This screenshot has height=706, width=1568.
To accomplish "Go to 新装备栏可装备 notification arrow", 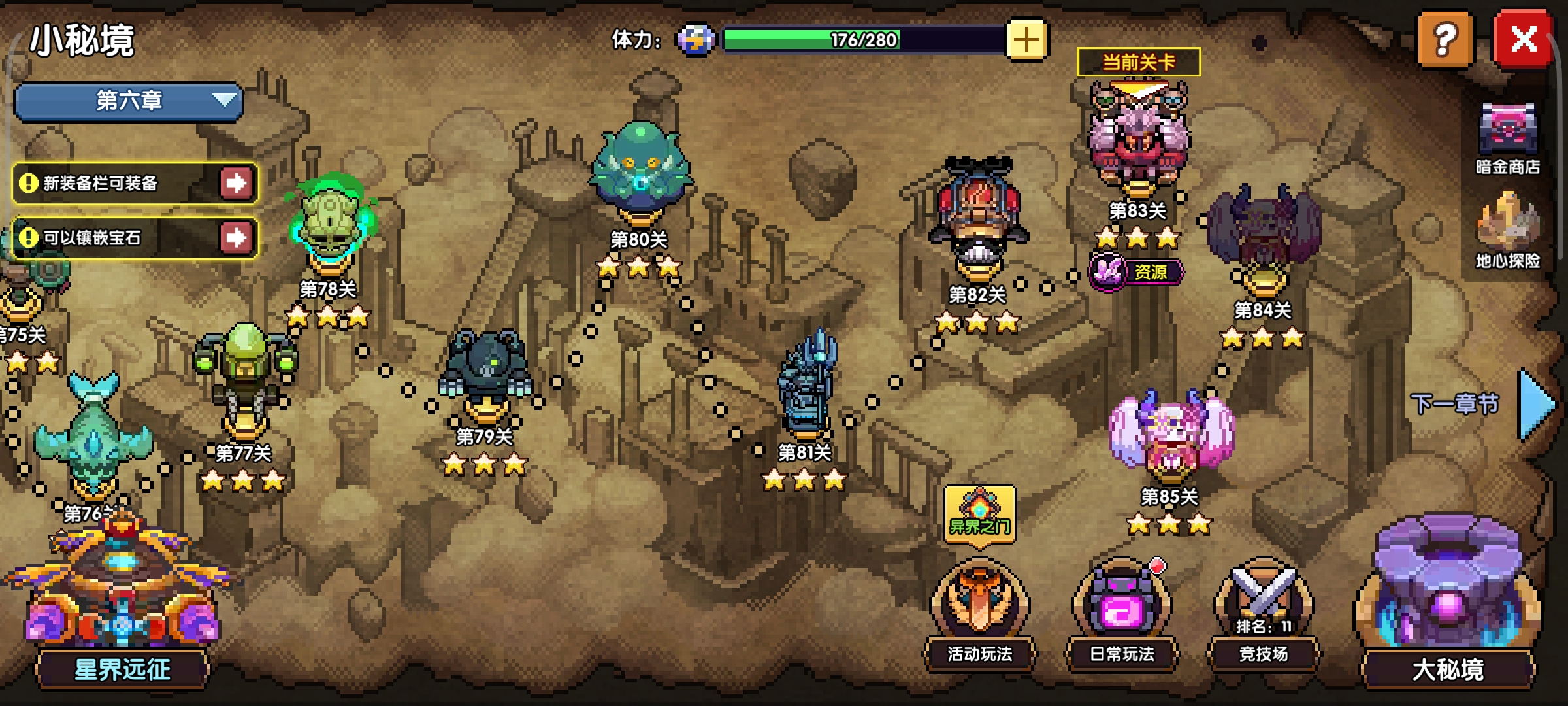I will (x=236, y=183).
